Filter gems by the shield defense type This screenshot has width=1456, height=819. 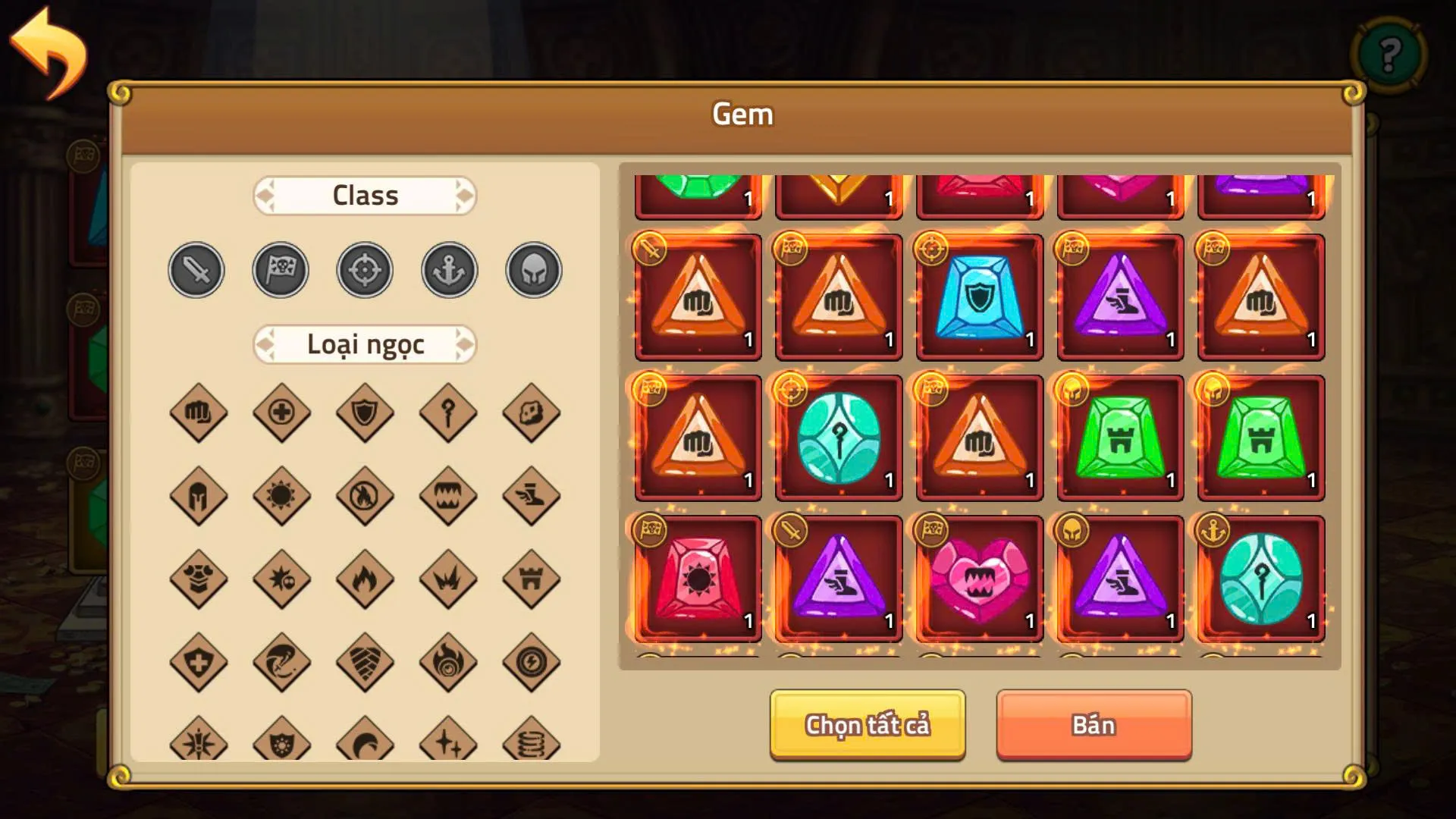pyautogui.click(x=364, y=413)
